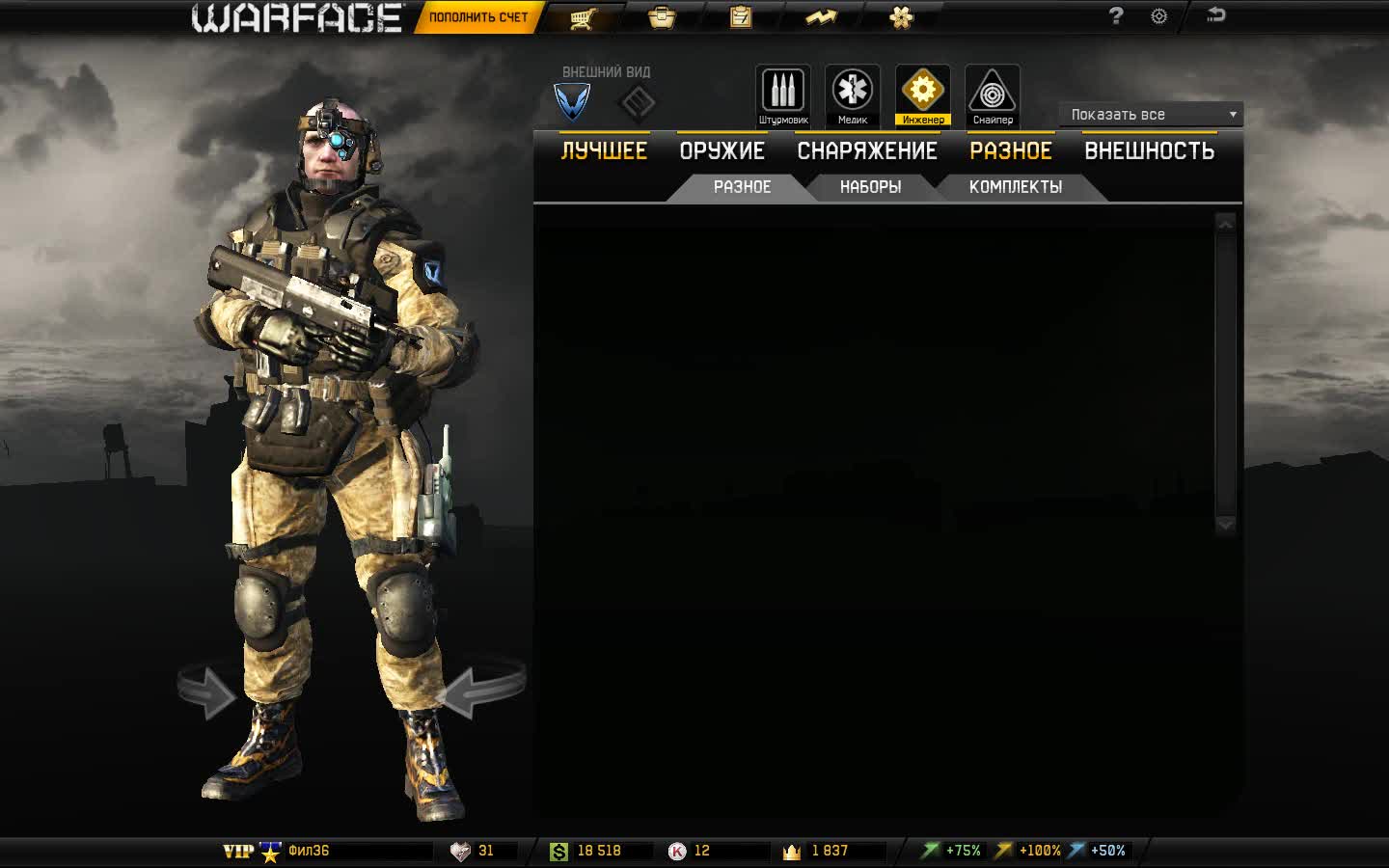Select the Медик class icon
This screenshot has width=1389, height=868.
click(853, 92)
